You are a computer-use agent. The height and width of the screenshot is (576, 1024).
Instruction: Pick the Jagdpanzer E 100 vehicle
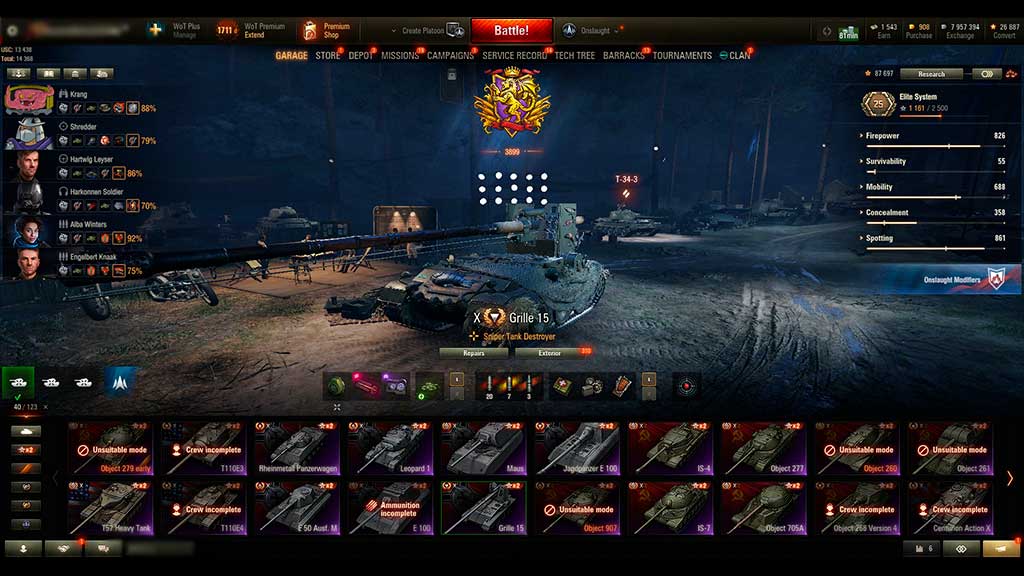(578, 447)
